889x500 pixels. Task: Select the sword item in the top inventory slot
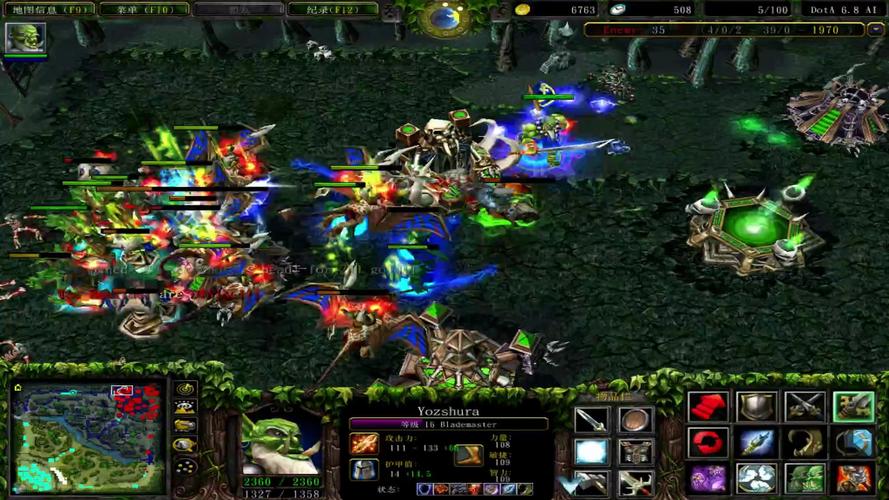point(591,420)
